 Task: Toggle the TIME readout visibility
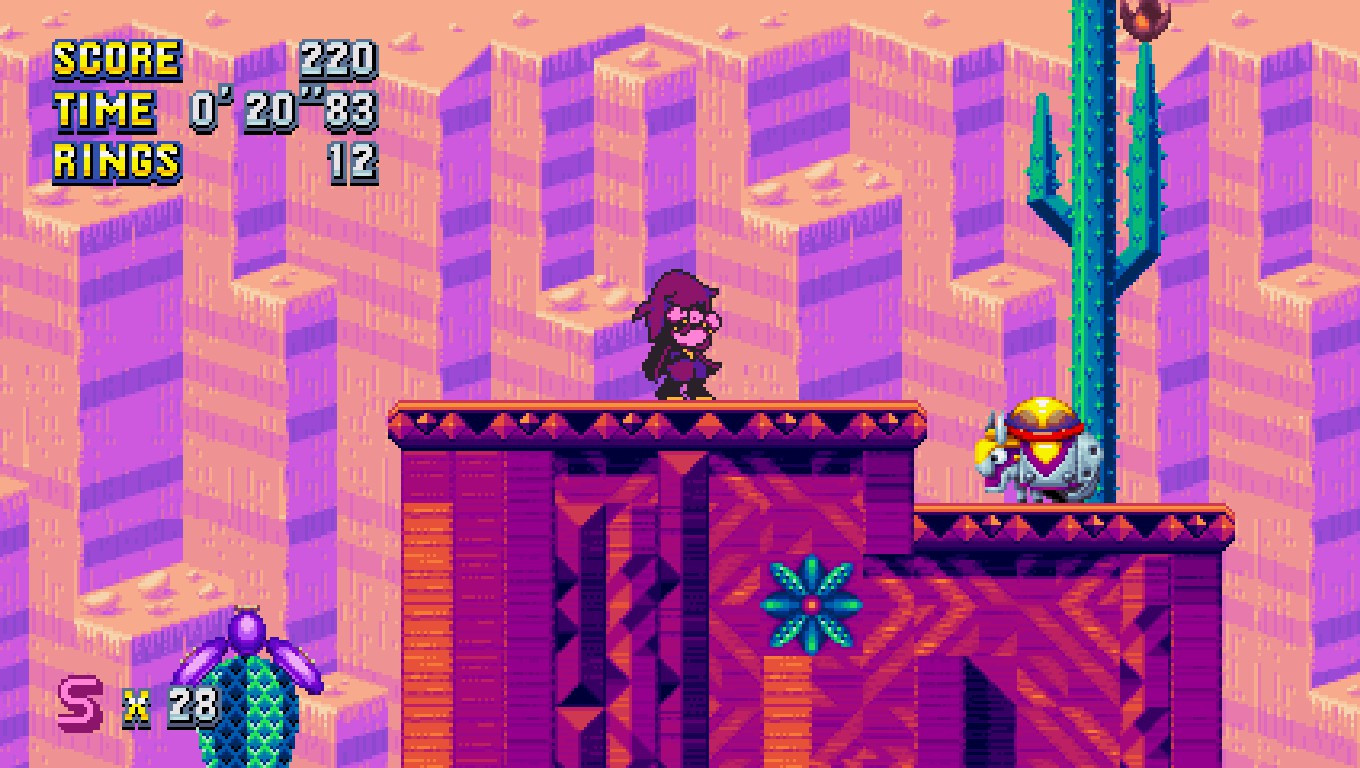(x=105, y=110)
